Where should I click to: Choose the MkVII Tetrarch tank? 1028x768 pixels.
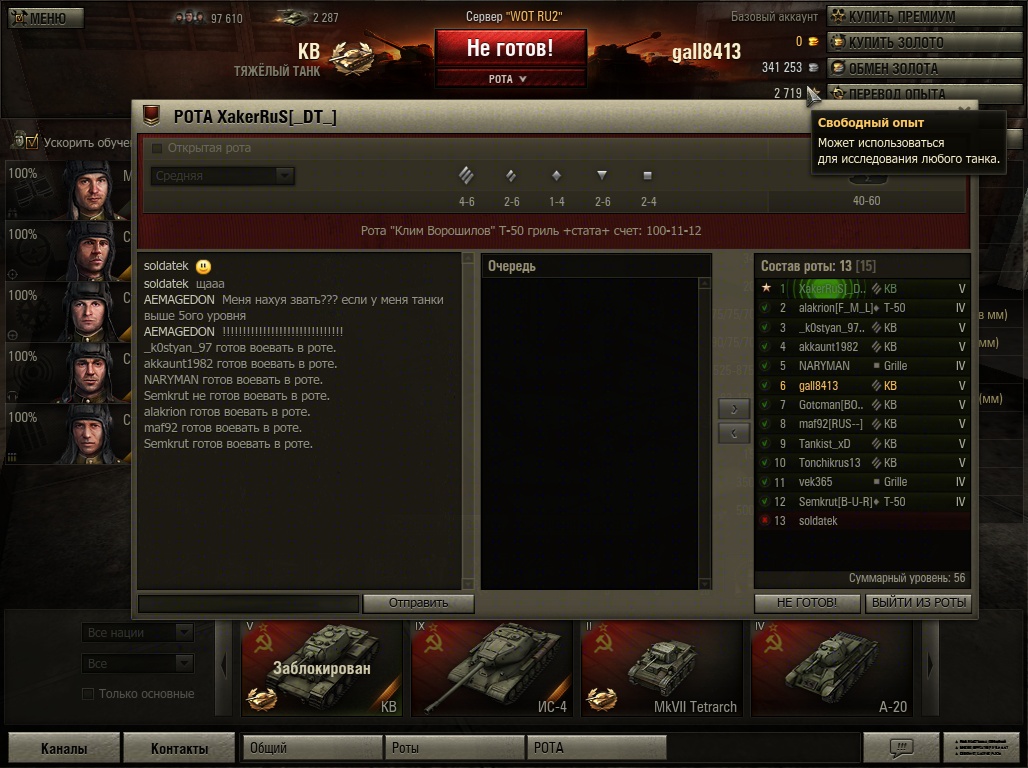(x=661, y=668)
